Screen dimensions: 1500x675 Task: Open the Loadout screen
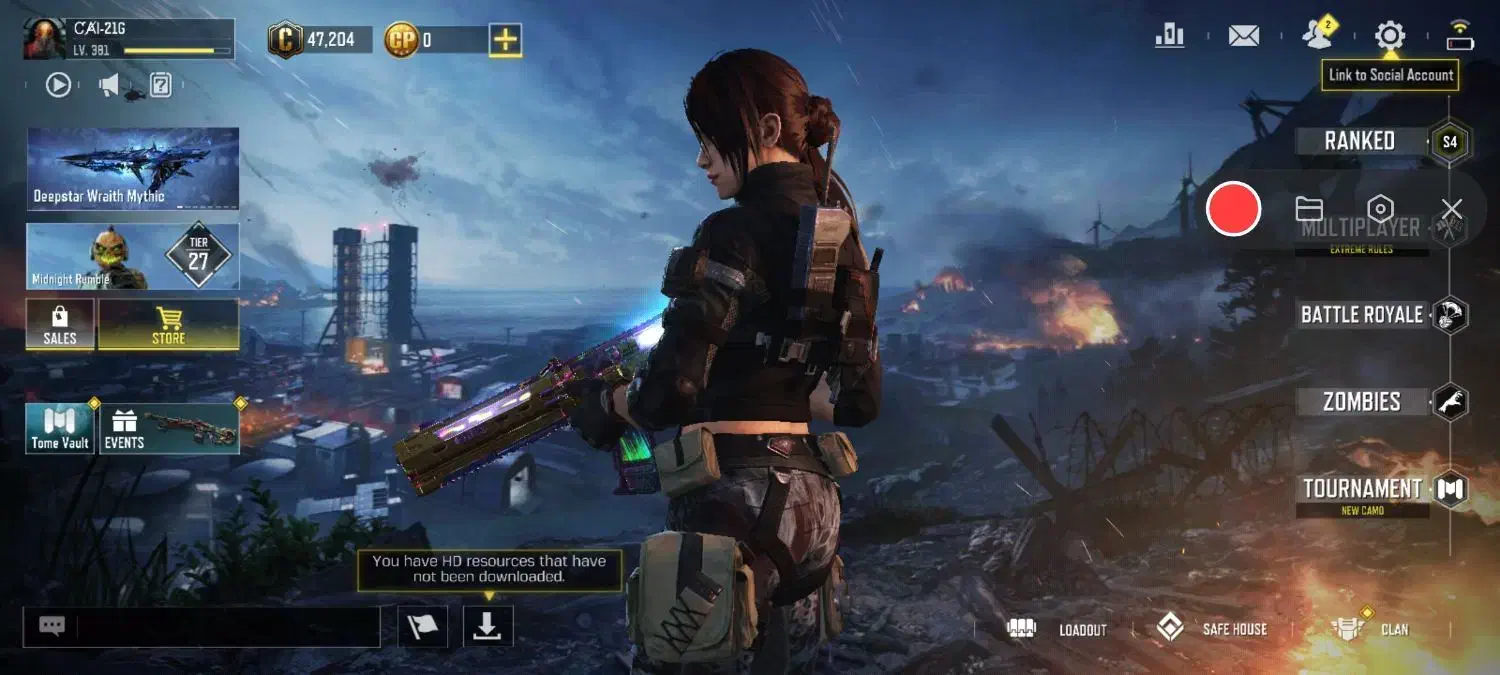[x=1058, y=629]
